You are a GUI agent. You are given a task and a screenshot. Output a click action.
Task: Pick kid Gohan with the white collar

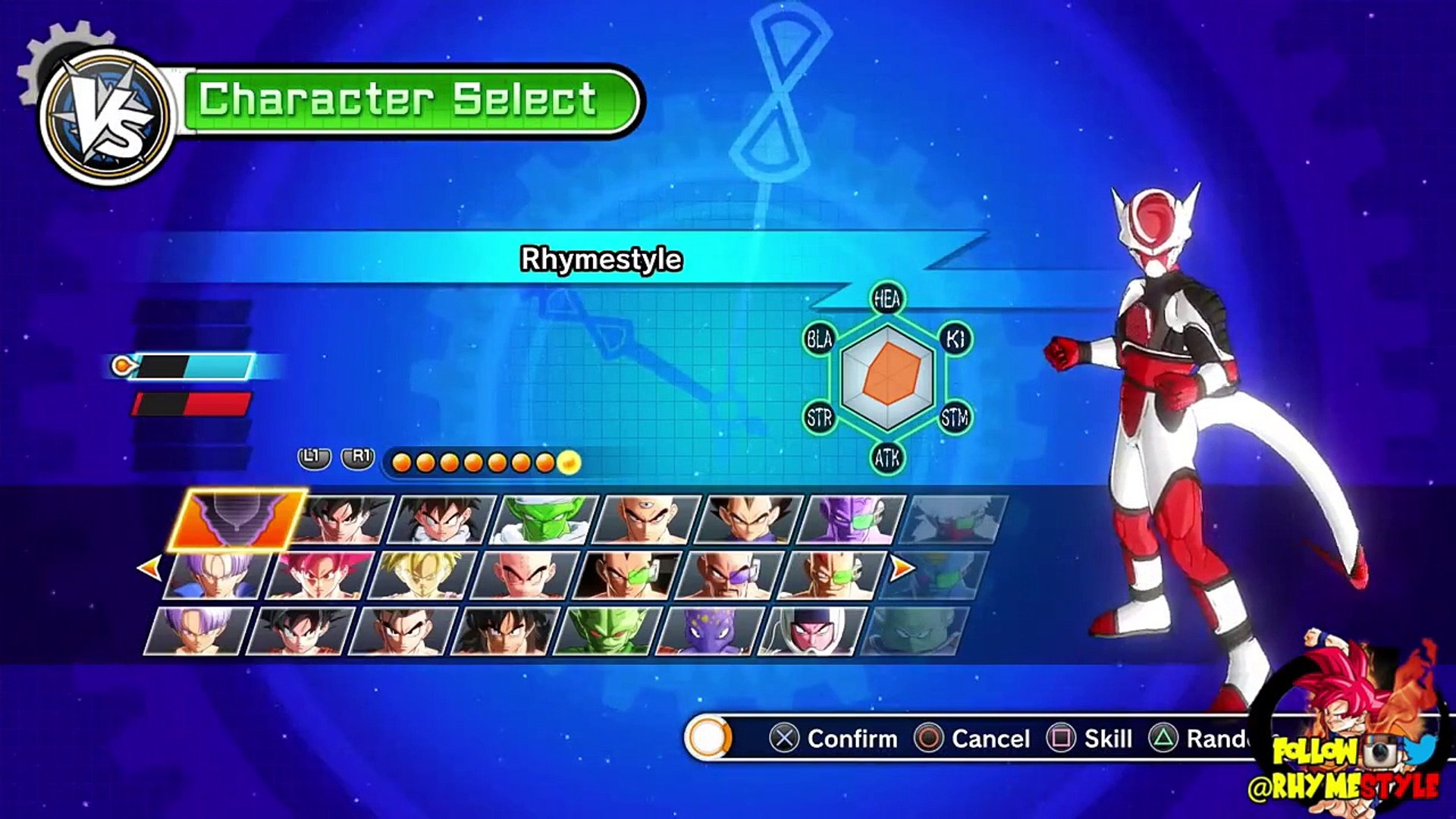444,519
